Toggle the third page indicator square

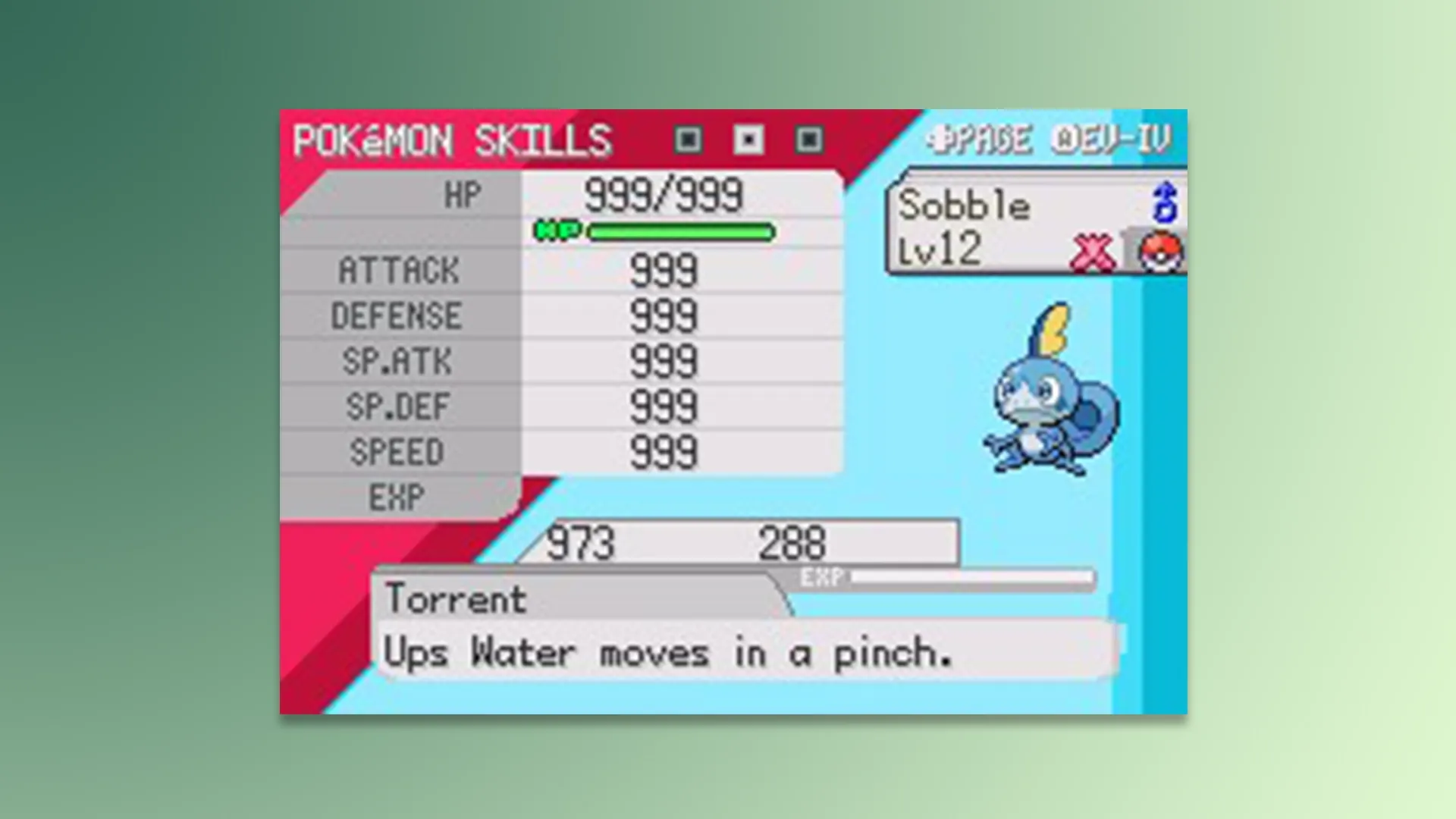click(810, 140)
